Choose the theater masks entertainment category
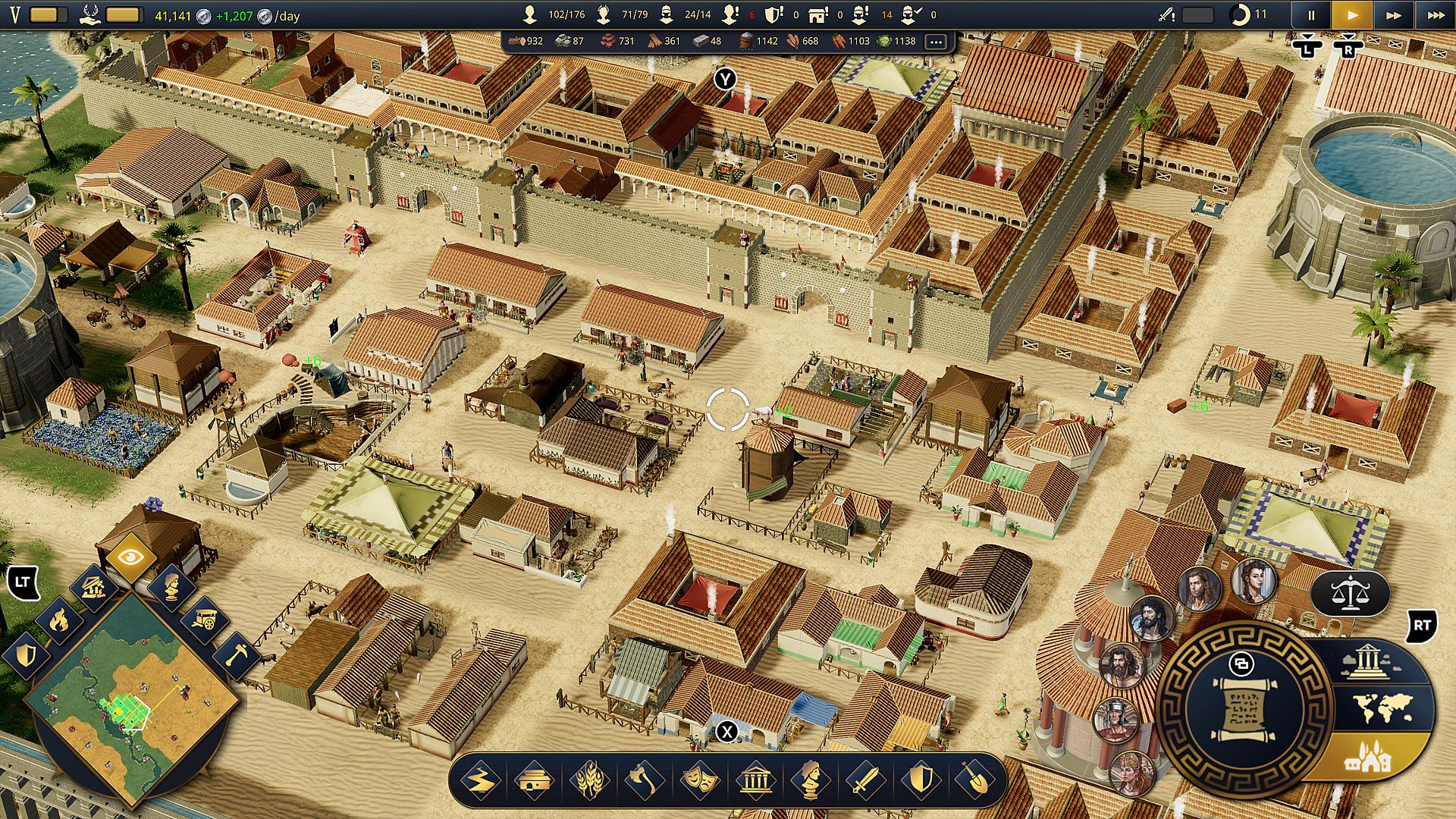1456x819 pixels. 700,780
